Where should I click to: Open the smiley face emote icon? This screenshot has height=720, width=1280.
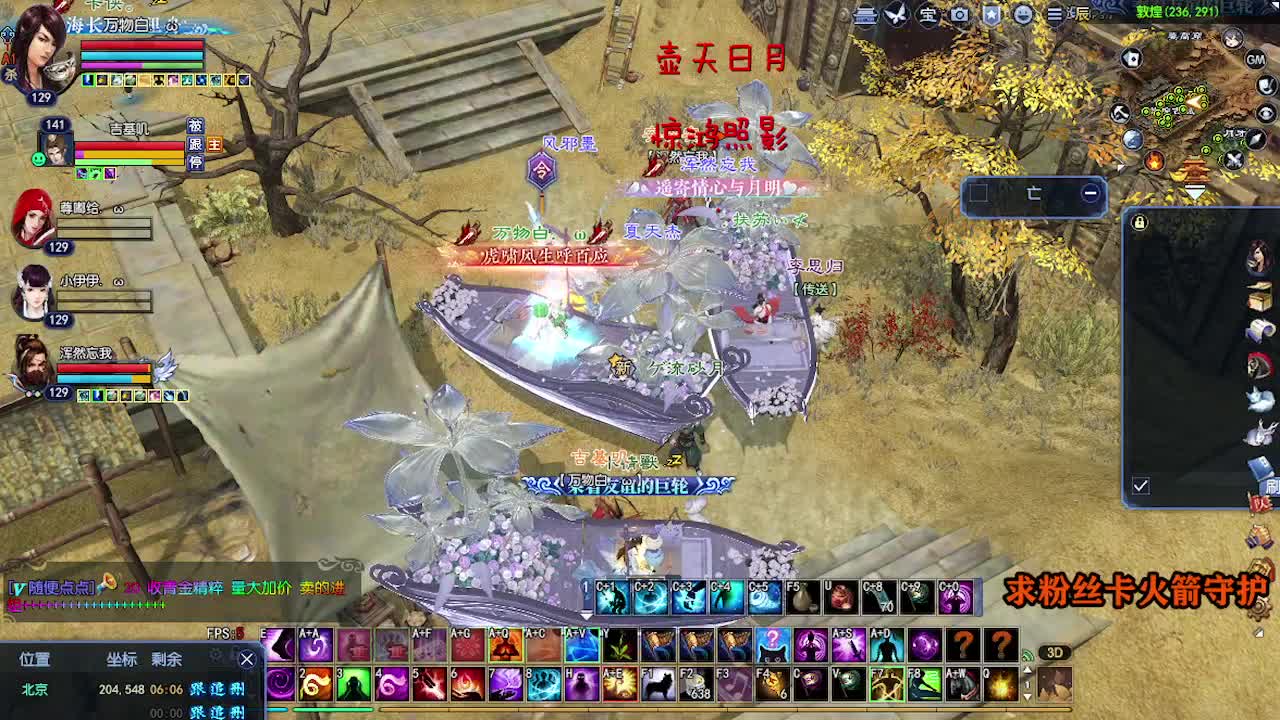coord(1021,14)
